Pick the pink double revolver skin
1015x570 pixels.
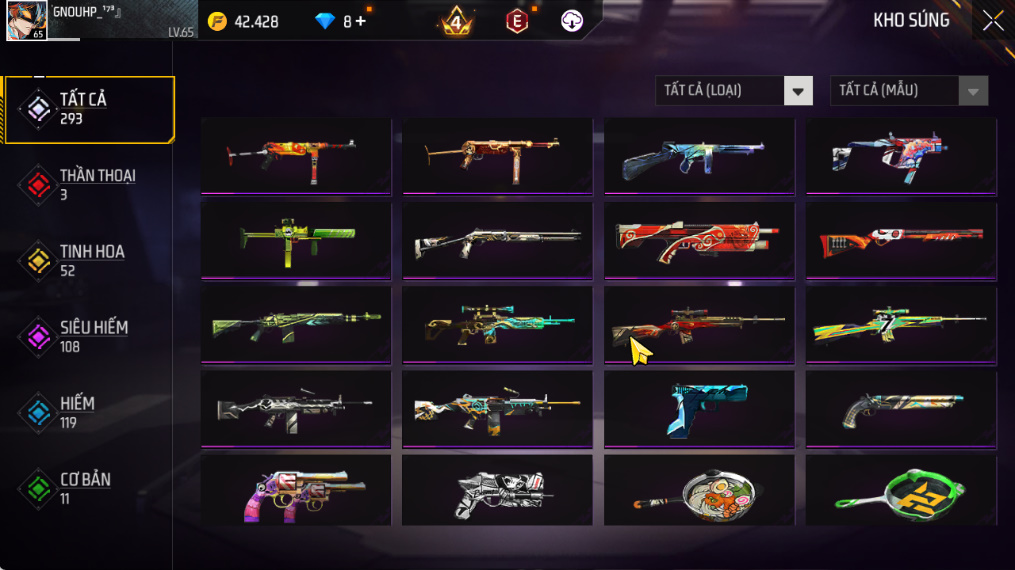tap(296, 491)
